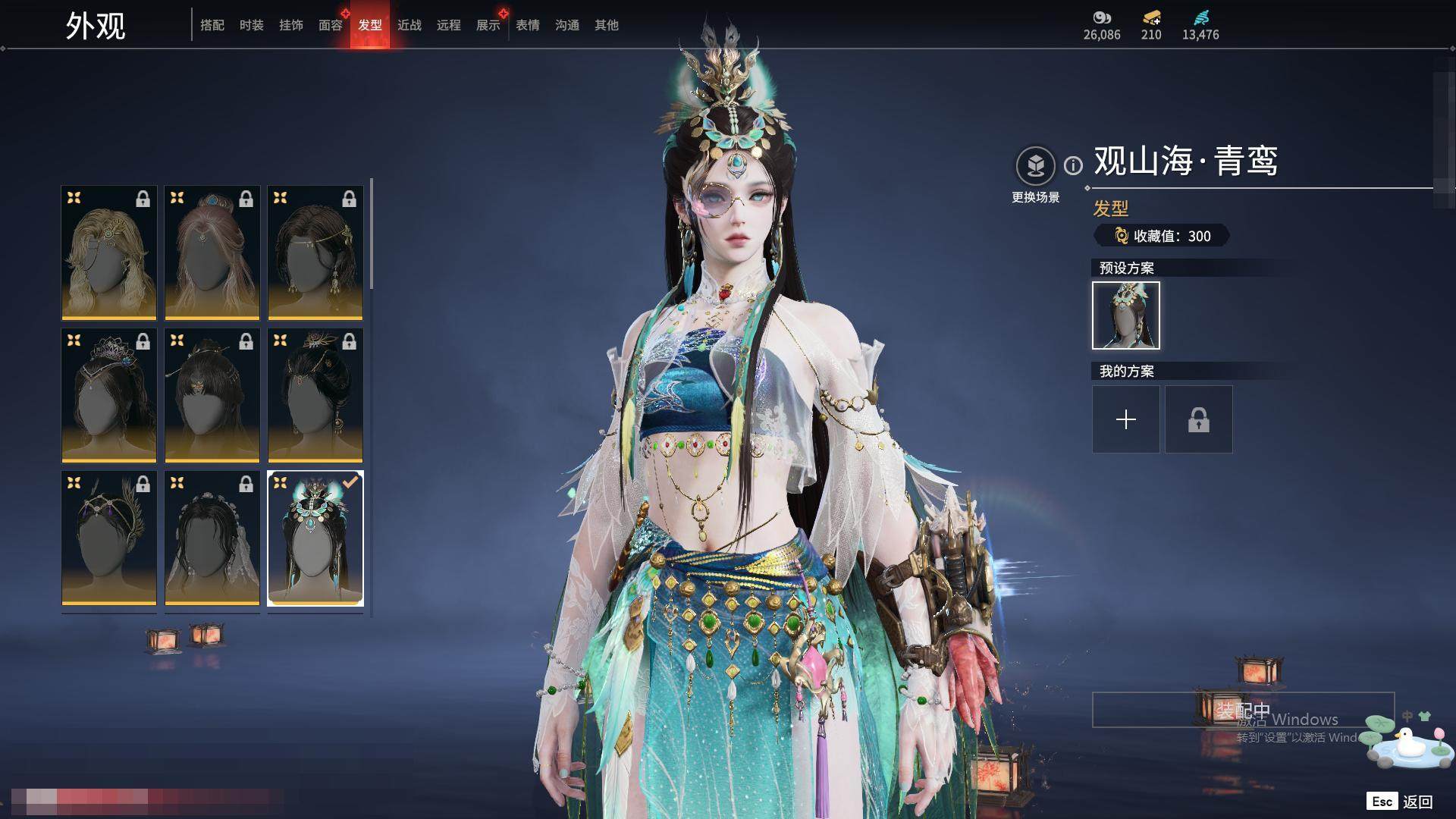Select the 表情 tab
The image size is (1456, 819).
click(528, 26)
